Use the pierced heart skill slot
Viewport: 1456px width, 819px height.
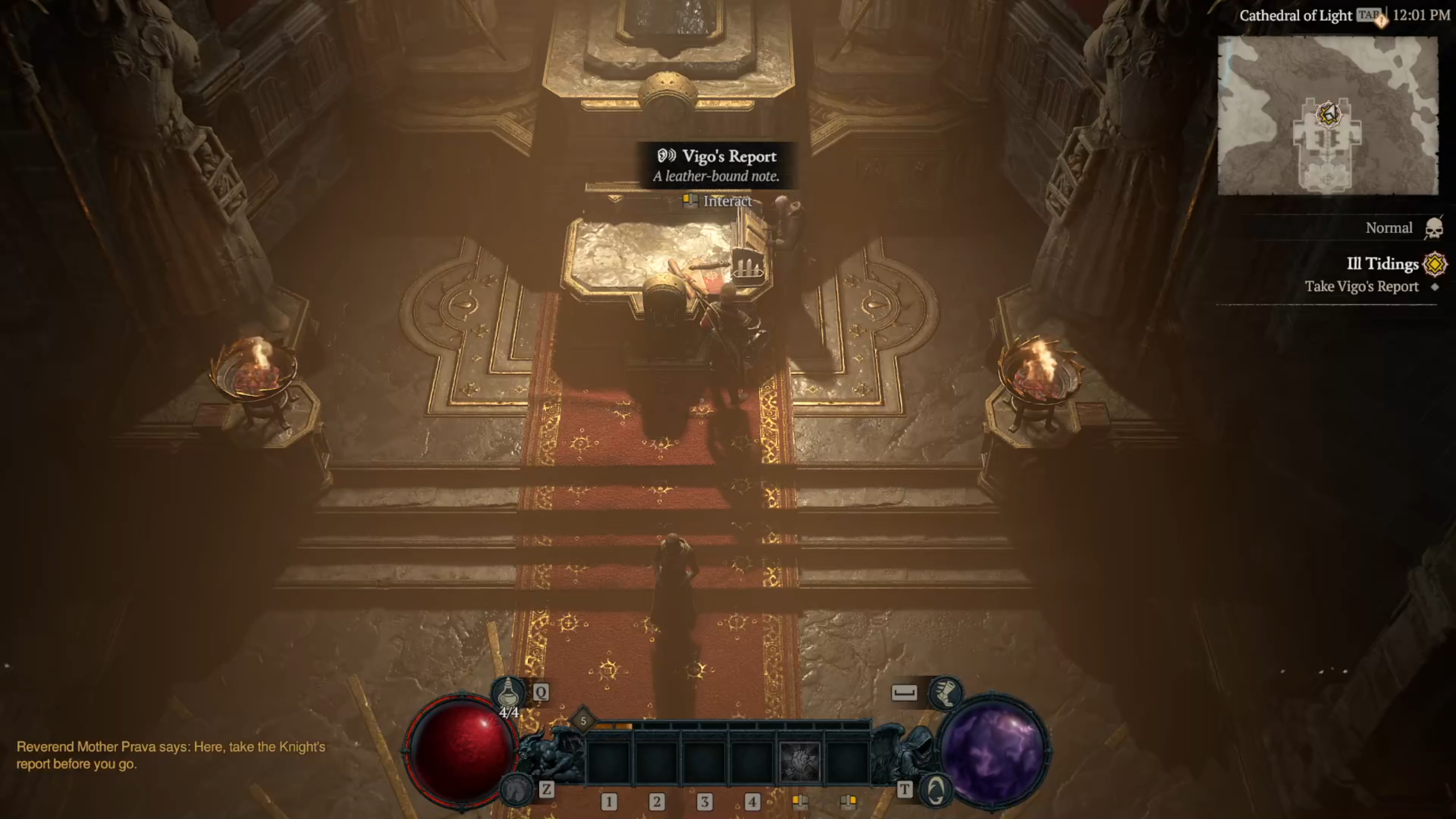point(800,761)
